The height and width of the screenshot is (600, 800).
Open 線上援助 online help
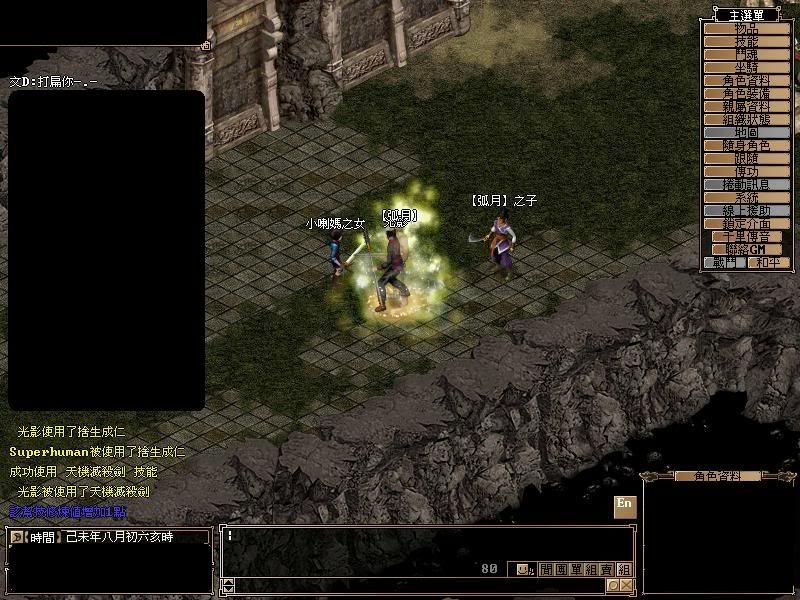[746, 211]
